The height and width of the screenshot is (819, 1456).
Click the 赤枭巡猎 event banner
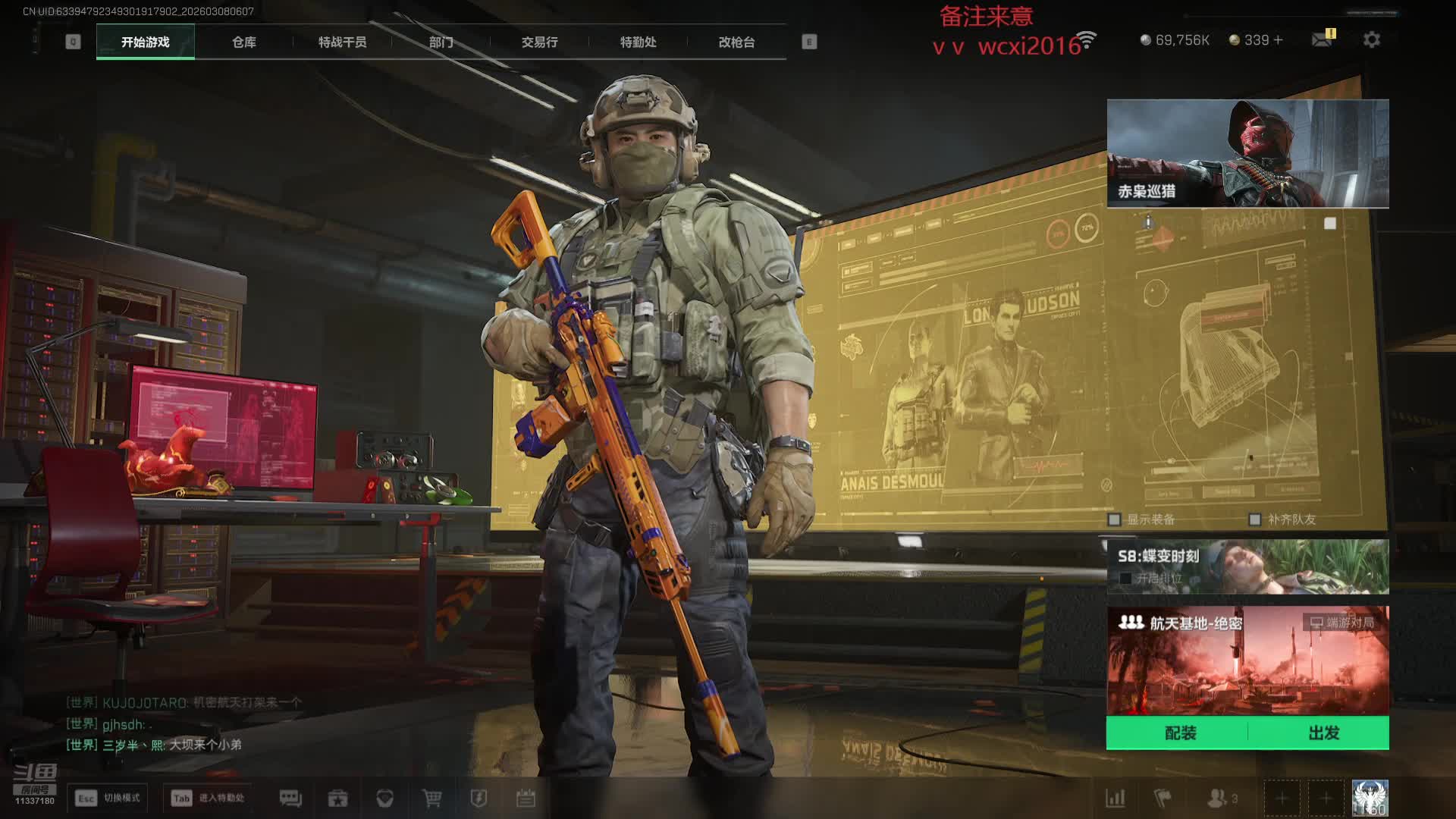[x=1247, y=153]
